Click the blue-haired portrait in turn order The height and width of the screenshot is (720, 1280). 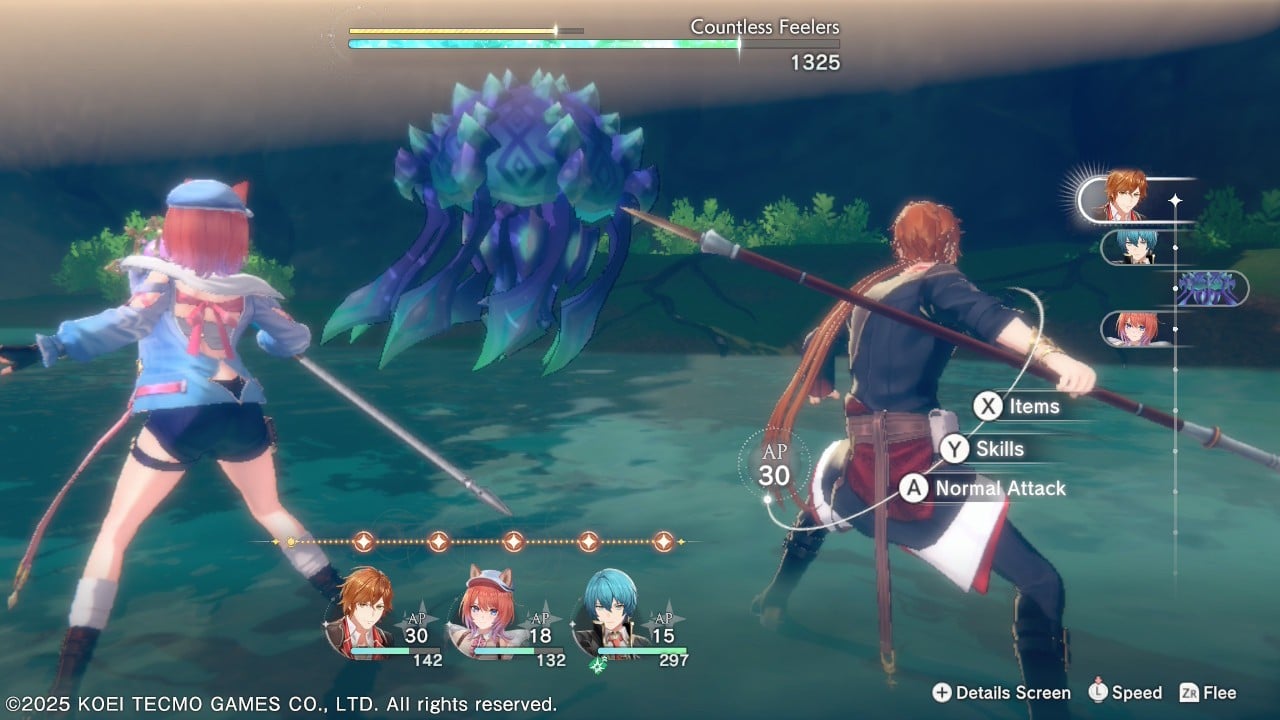click(1136, 247)
